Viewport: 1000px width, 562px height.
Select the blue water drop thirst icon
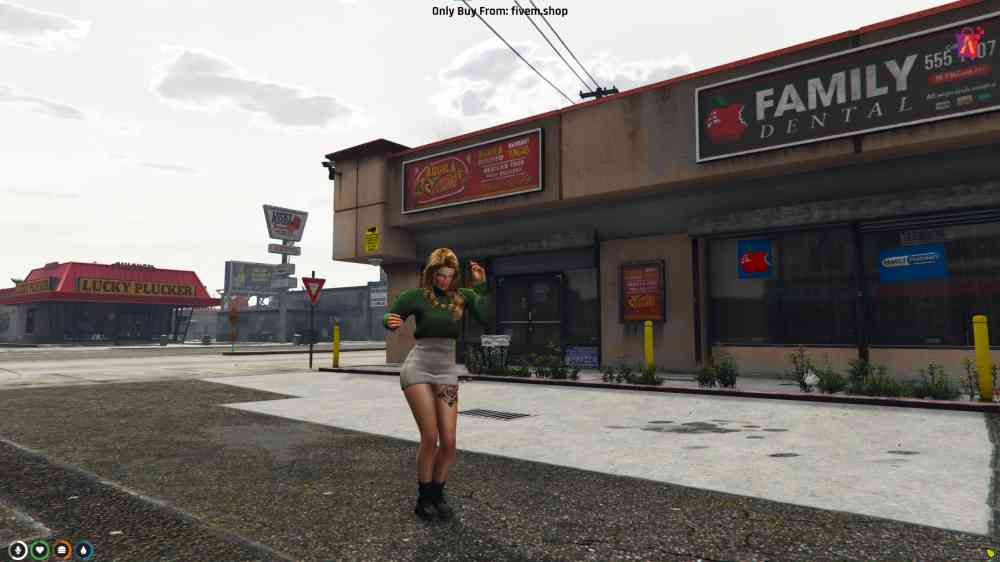(84, 550)
